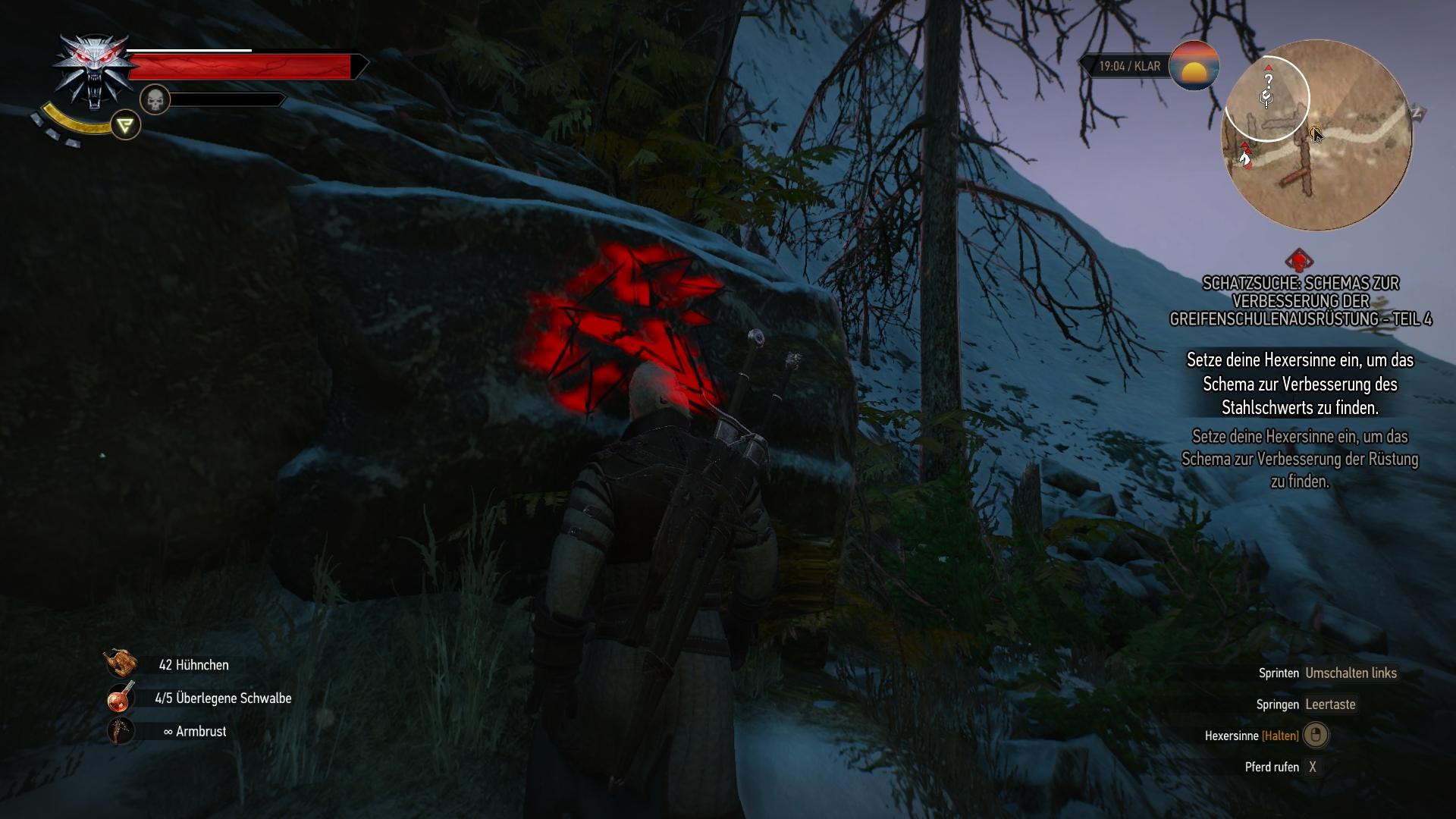This screenshot has width=1456, height=819.
Task: Select the skull toxicity icon
Action: [x=155, y=99]
